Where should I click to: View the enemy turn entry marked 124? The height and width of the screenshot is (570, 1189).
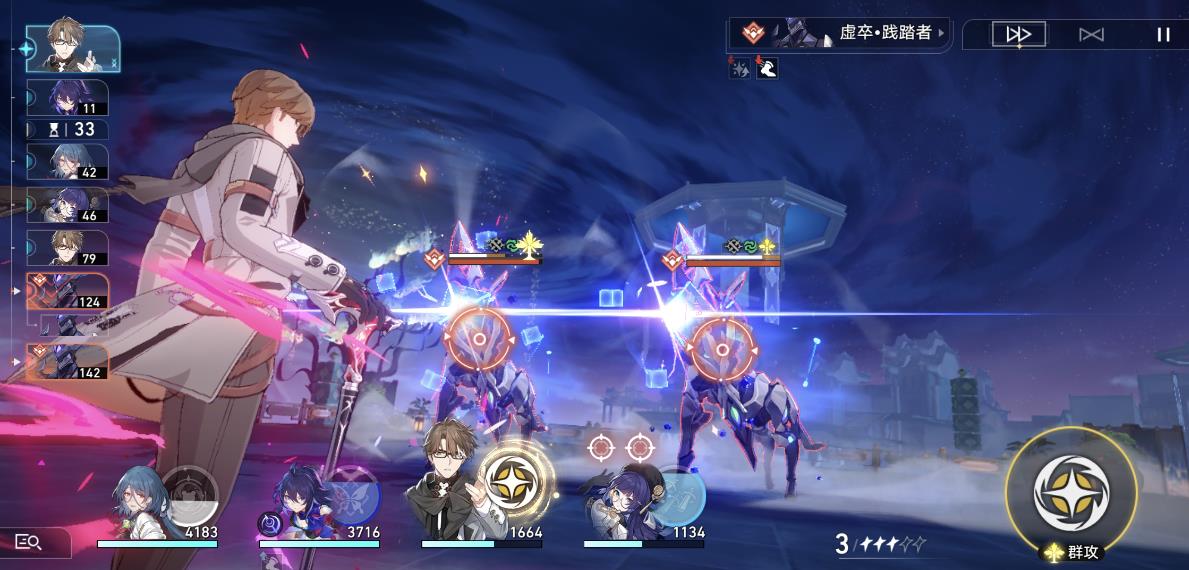click(x=70, y=291)
